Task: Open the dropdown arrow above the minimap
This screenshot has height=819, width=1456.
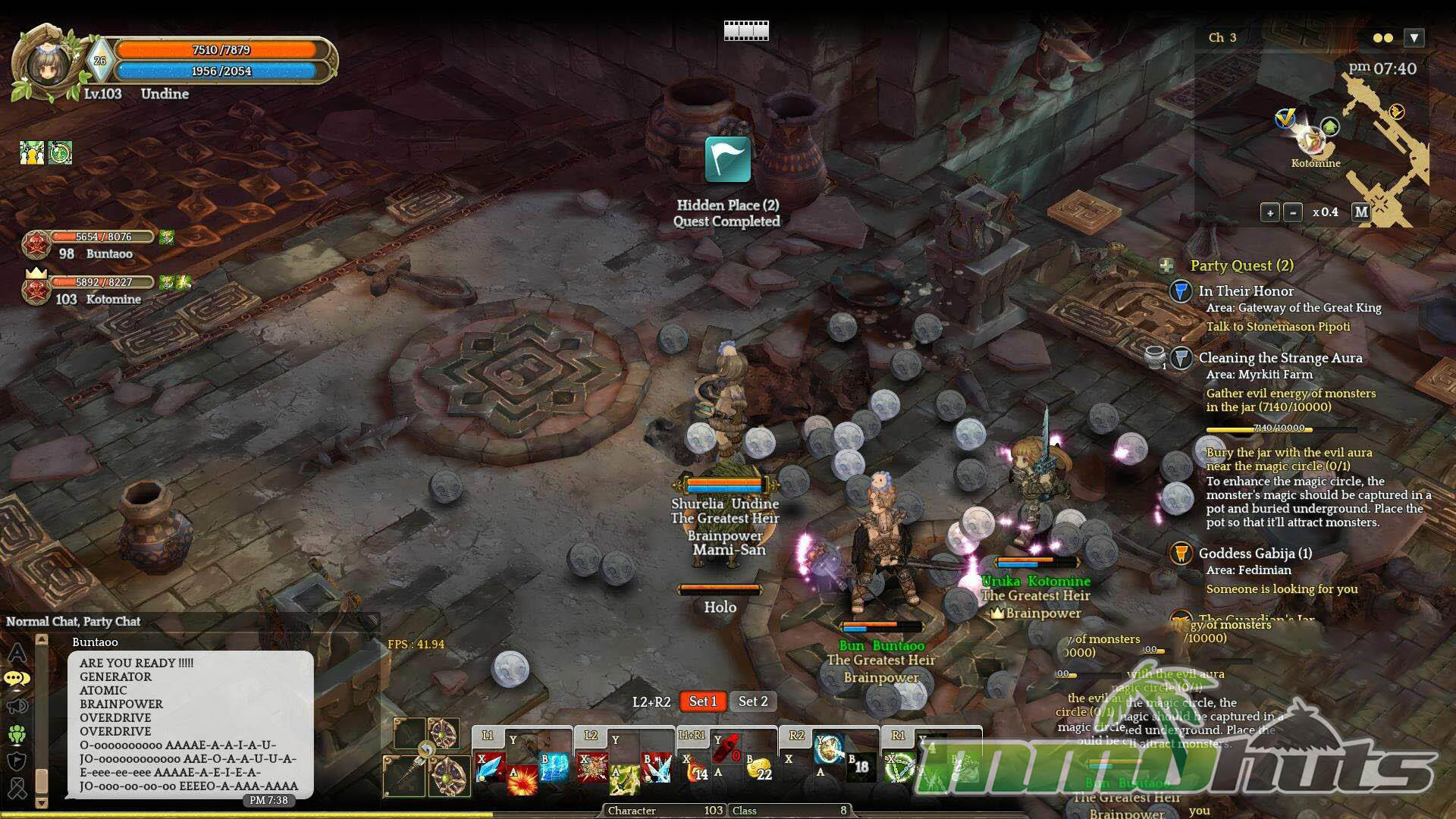Action: [1414, 38]
